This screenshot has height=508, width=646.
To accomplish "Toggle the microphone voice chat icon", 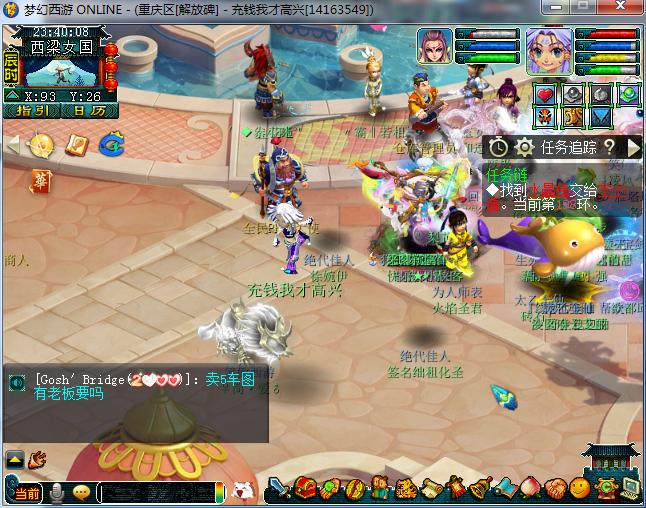I will (x=58, y=492).
